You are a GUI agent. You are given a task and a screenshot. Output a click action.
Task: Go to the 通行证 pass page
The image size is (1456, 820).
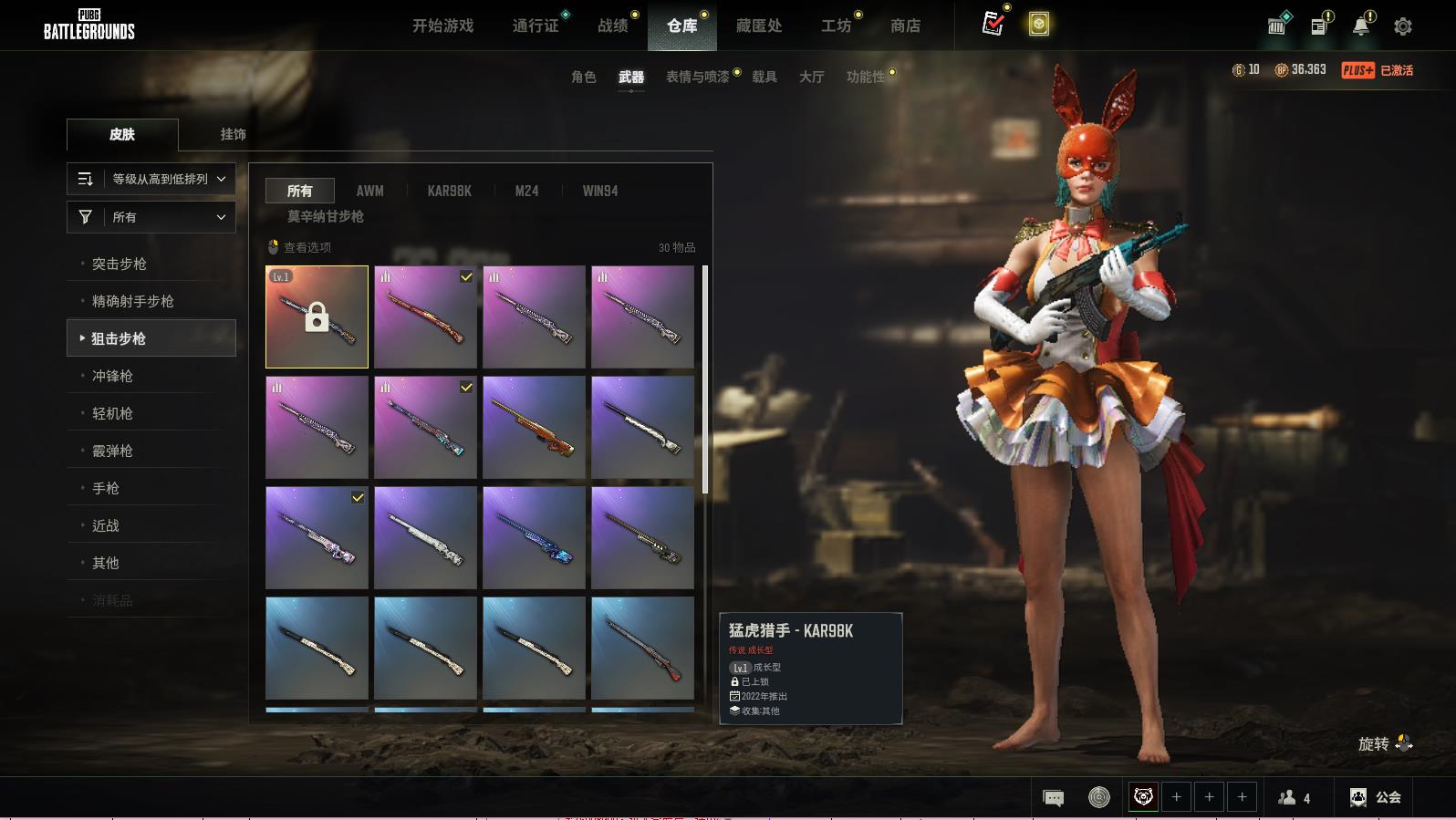tap(536, 26)
